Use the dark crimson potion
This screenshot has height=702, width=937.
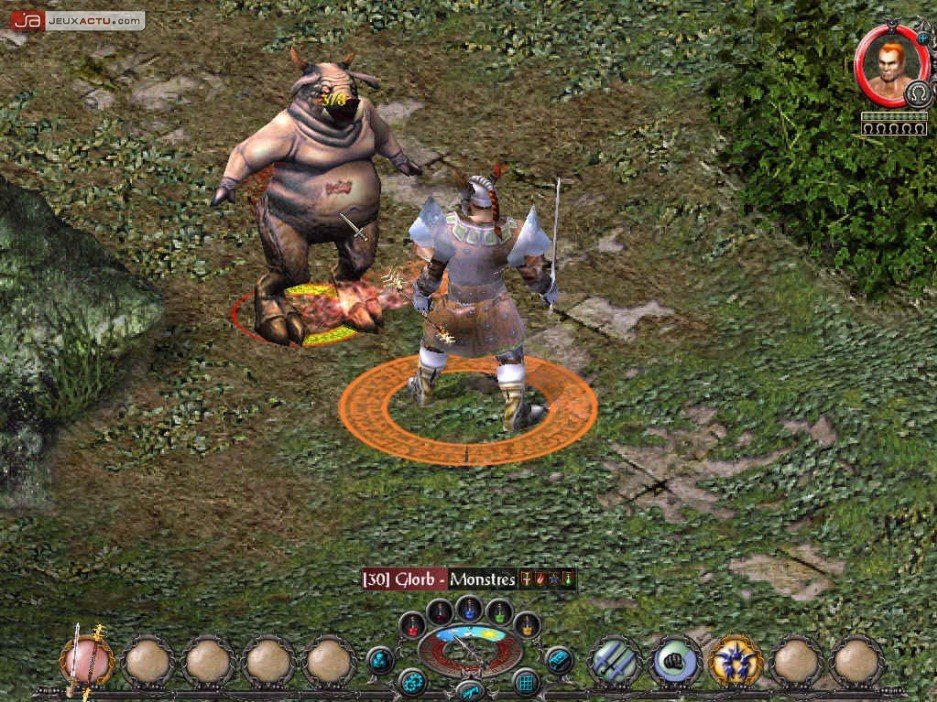pyautogui.click(x=439, y=611)
